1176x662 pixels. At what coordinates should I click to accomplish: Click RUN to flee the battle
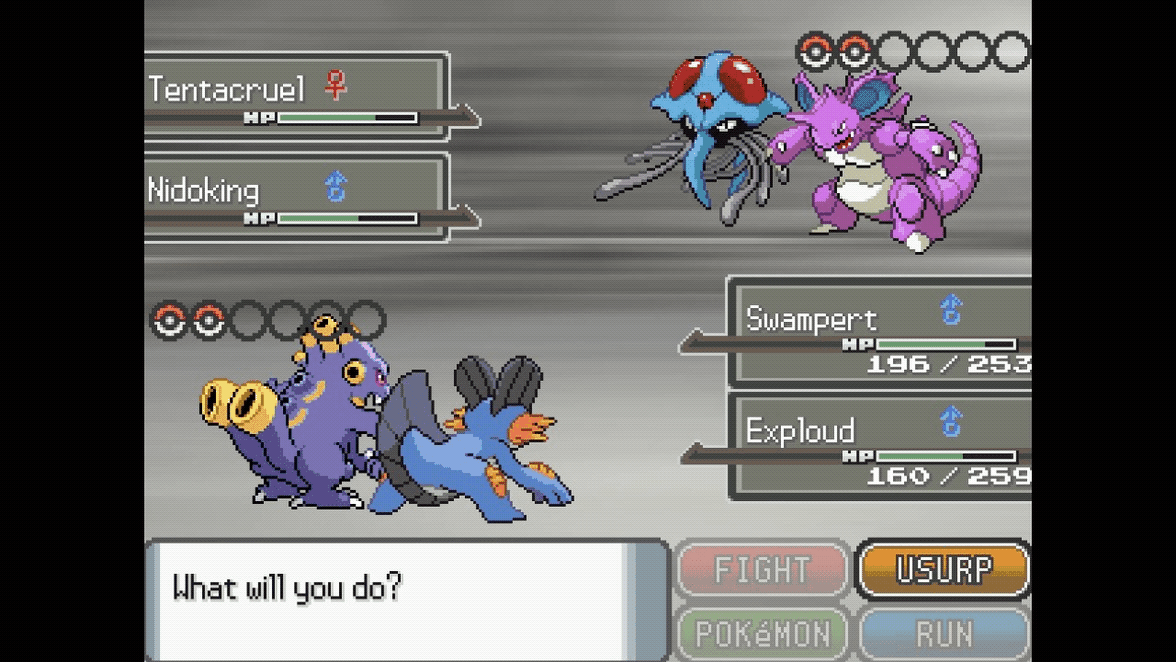[x=943, y=633]
